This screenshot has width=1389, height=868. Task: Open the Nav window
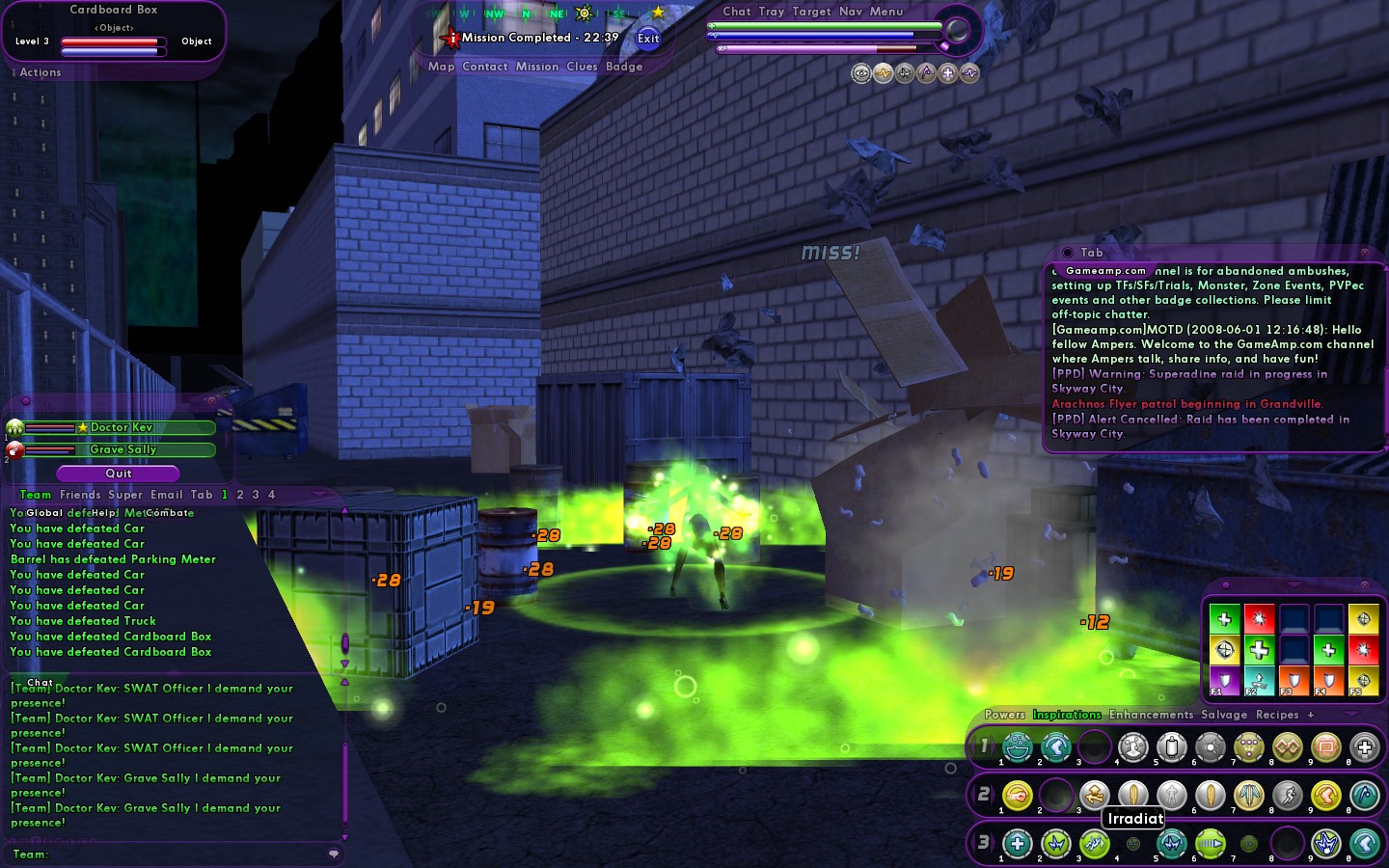(851, 12)
